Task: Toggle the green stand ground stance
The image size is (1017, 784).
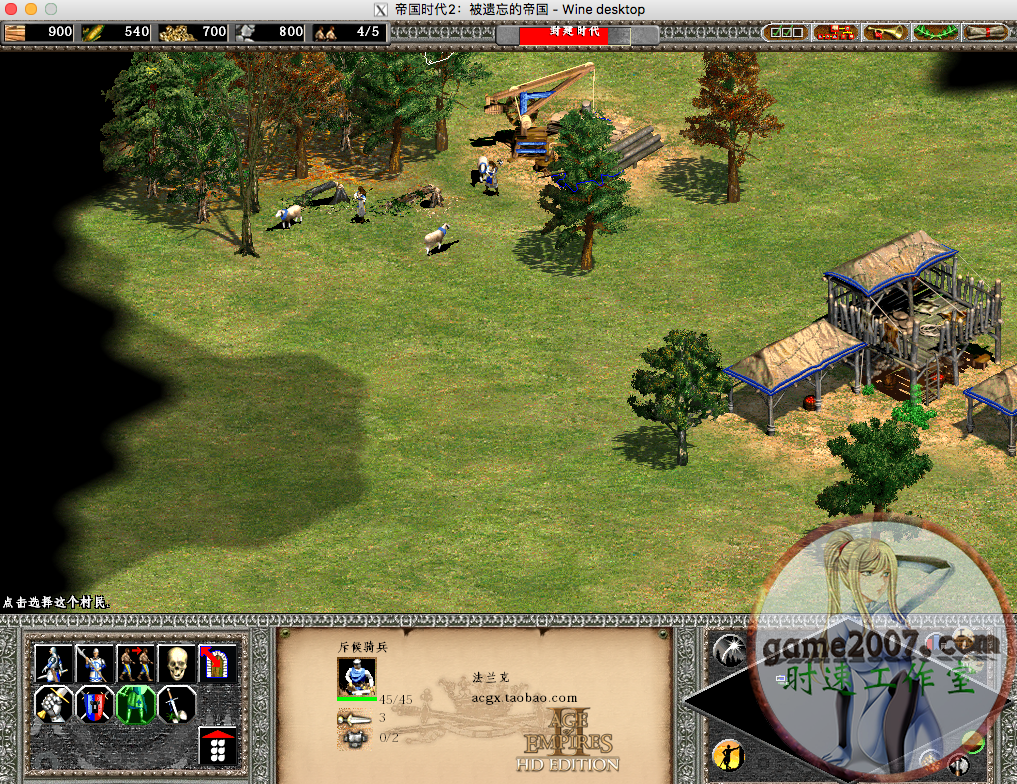Action: (x=136, y=705)
